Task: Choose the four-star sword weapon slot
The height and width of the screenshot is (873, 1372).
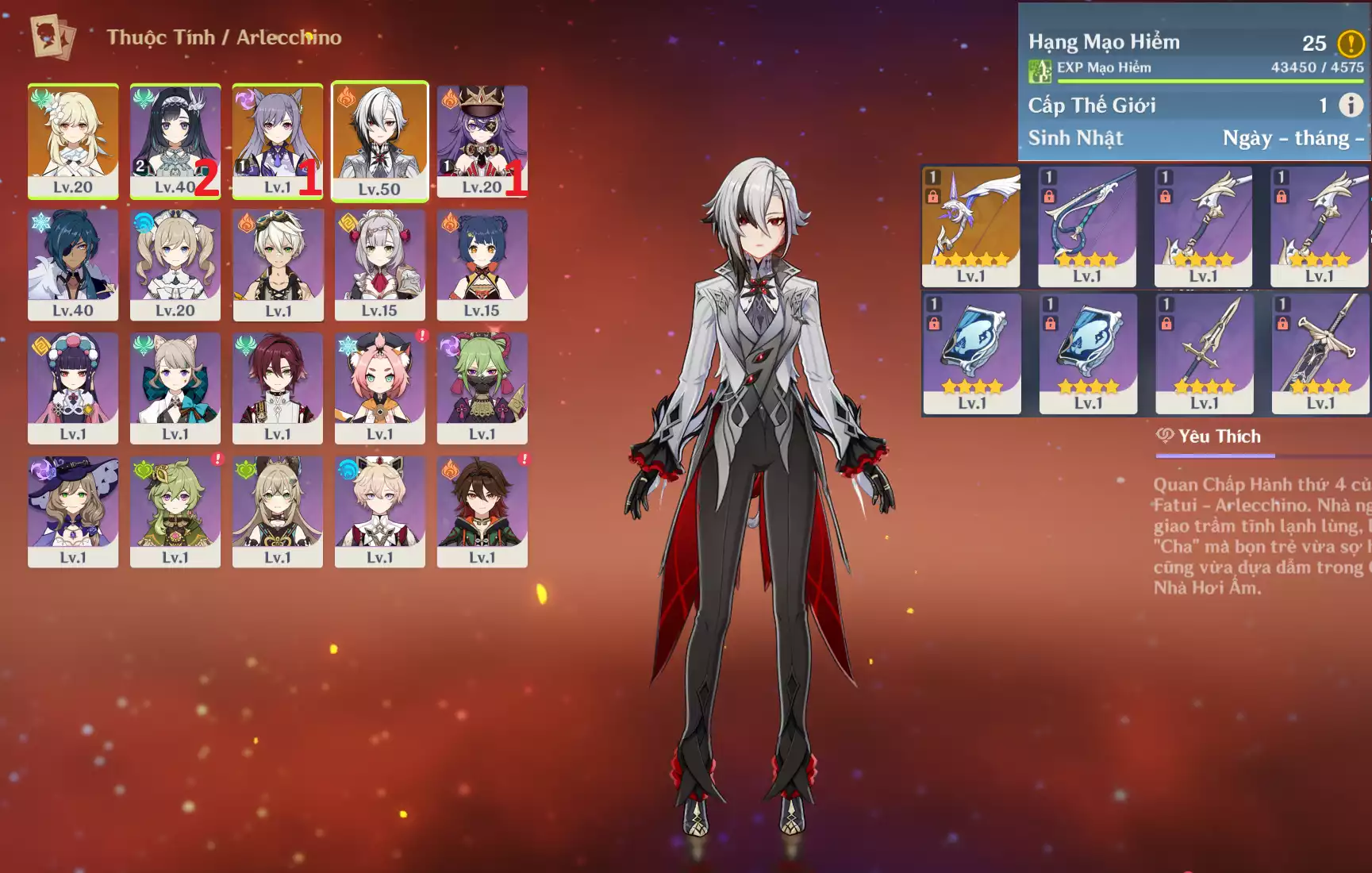Action: point(1205,353)
